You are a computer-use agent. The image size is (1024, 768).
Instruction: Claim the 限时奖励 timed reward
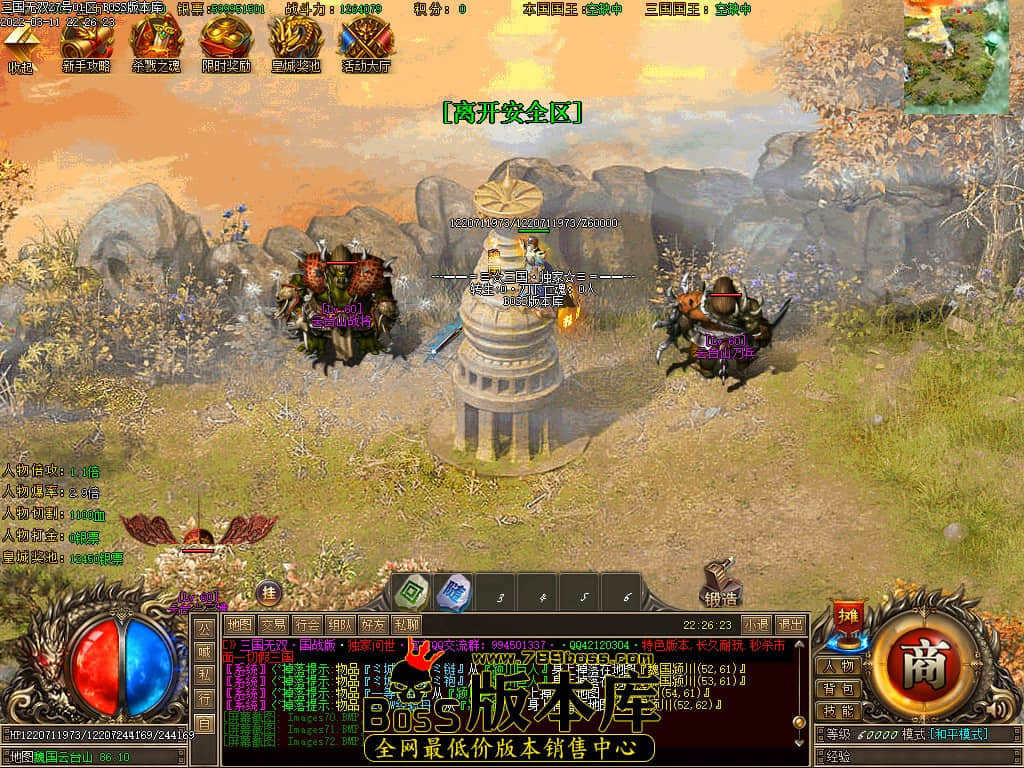tap(225, 43)
